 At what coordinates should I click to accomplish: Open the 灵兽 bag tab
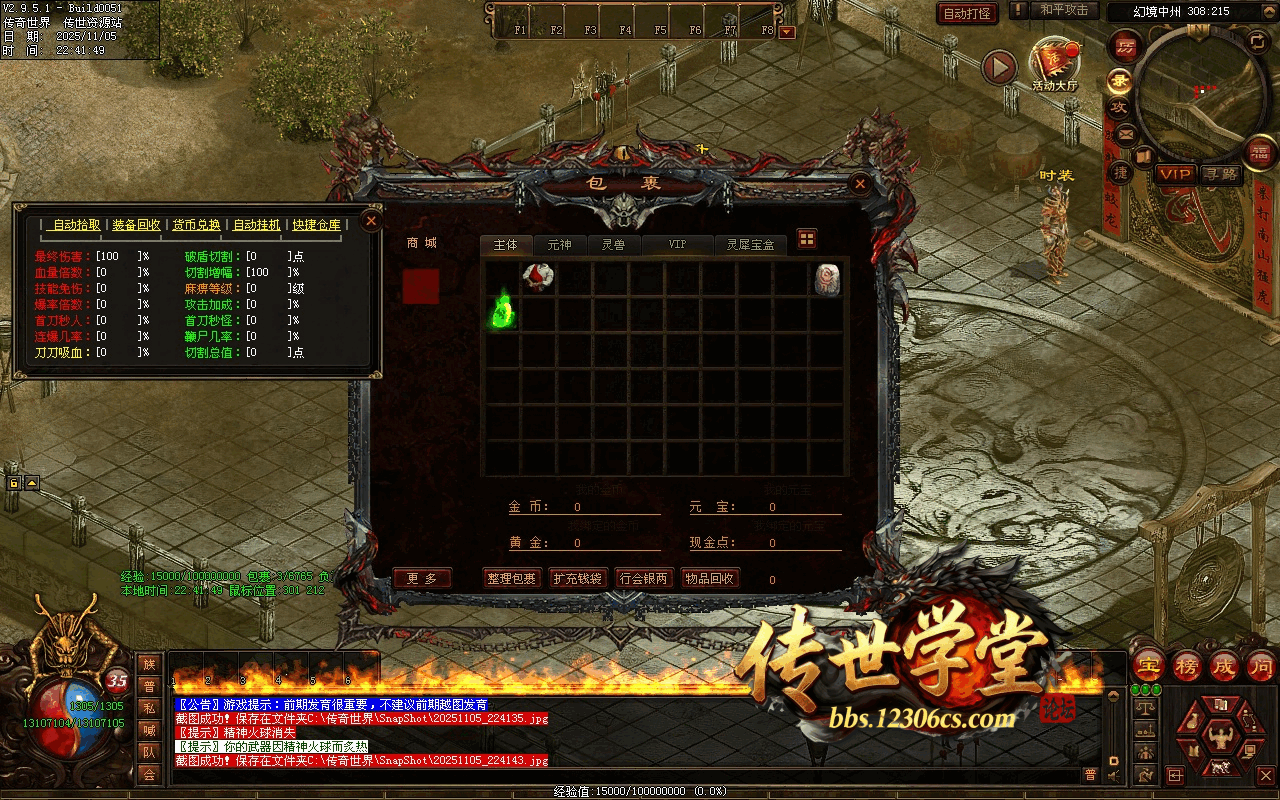click(613, 245)
